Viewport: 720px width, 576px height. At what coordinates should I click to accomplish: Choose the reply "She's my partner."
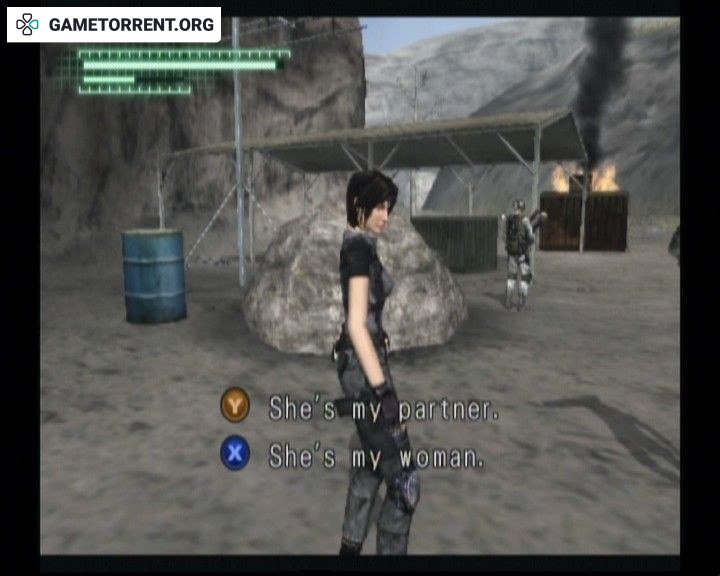pyautogui.click(x=383, y=408)
